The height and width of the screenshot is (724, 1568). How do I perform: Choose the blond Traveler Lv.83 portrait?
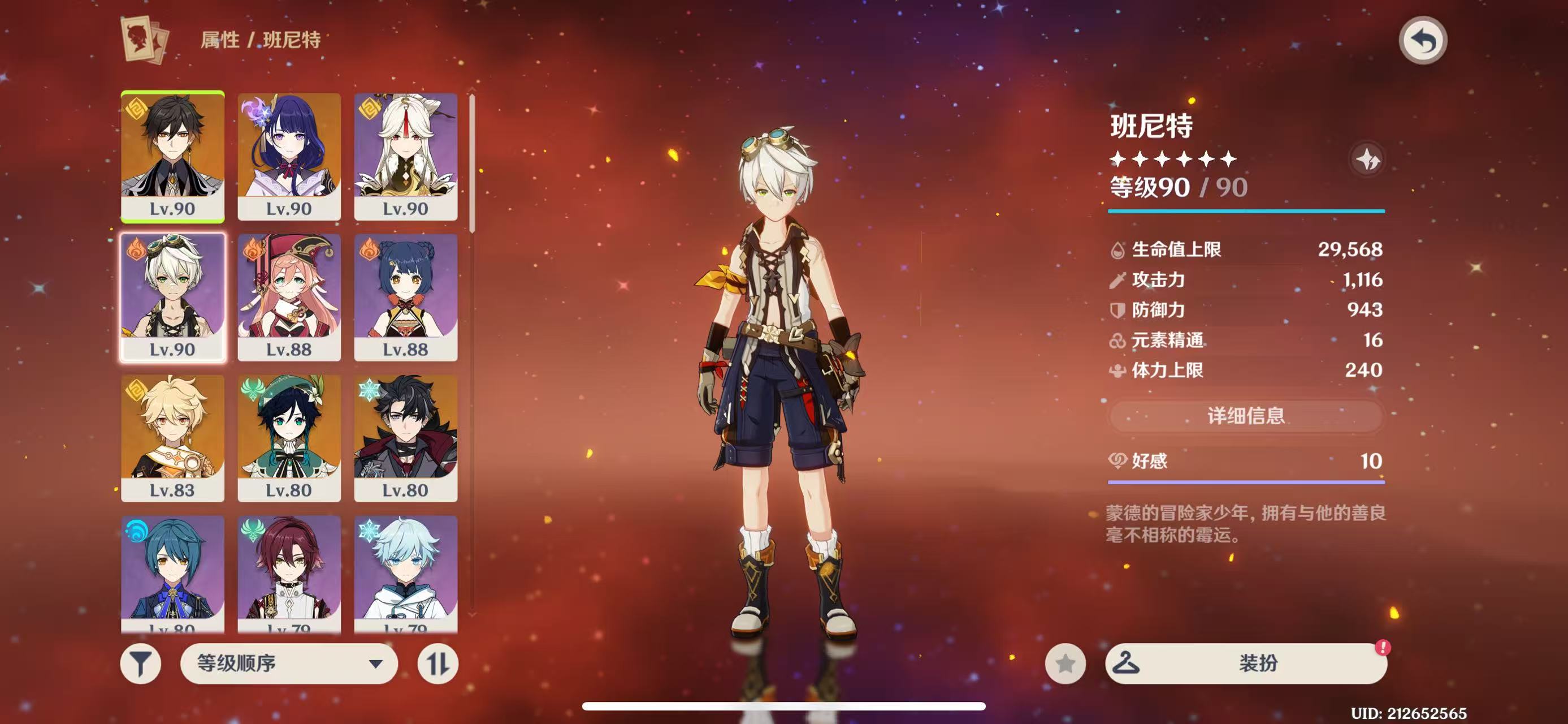pyautogui.click(x=173, y=438)
